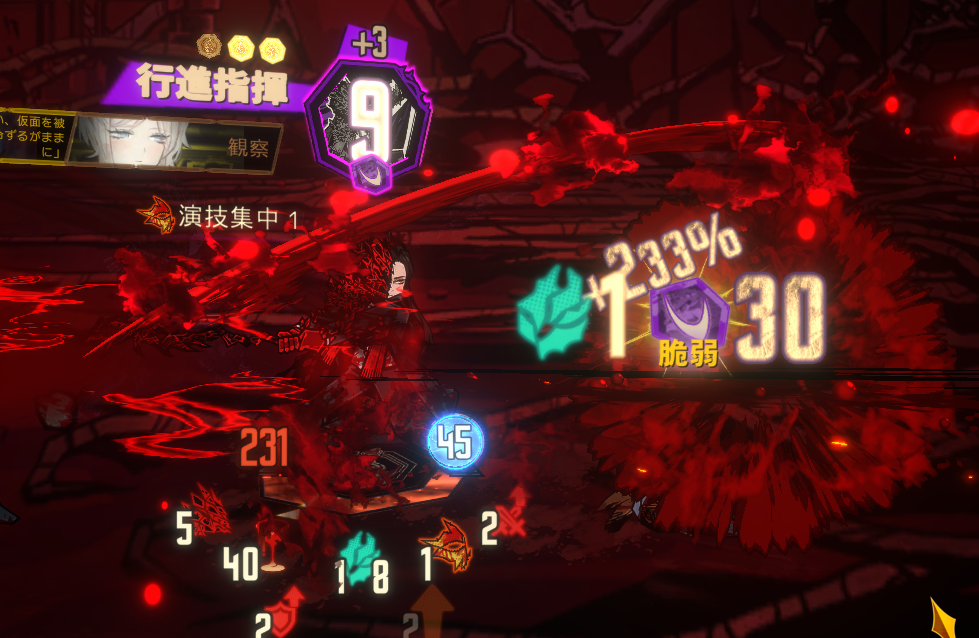The height and width of the screenshot is (638, 979).
Task: Inspect the 演技集中 mask status icon
Action: pyautogui.click(x=156, y=213)
